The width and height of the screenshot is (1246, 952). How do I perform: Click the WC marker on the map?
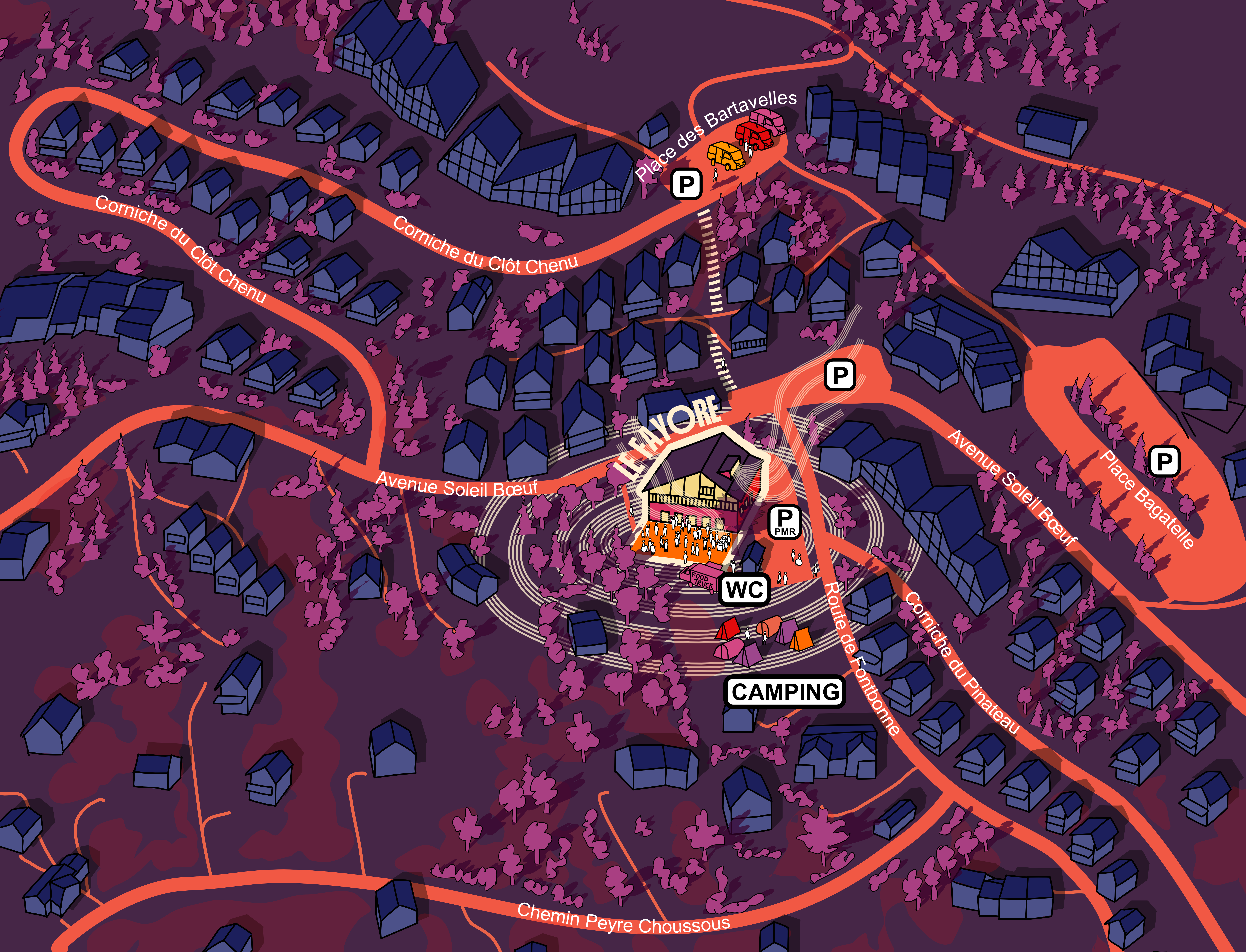(744, 590)
